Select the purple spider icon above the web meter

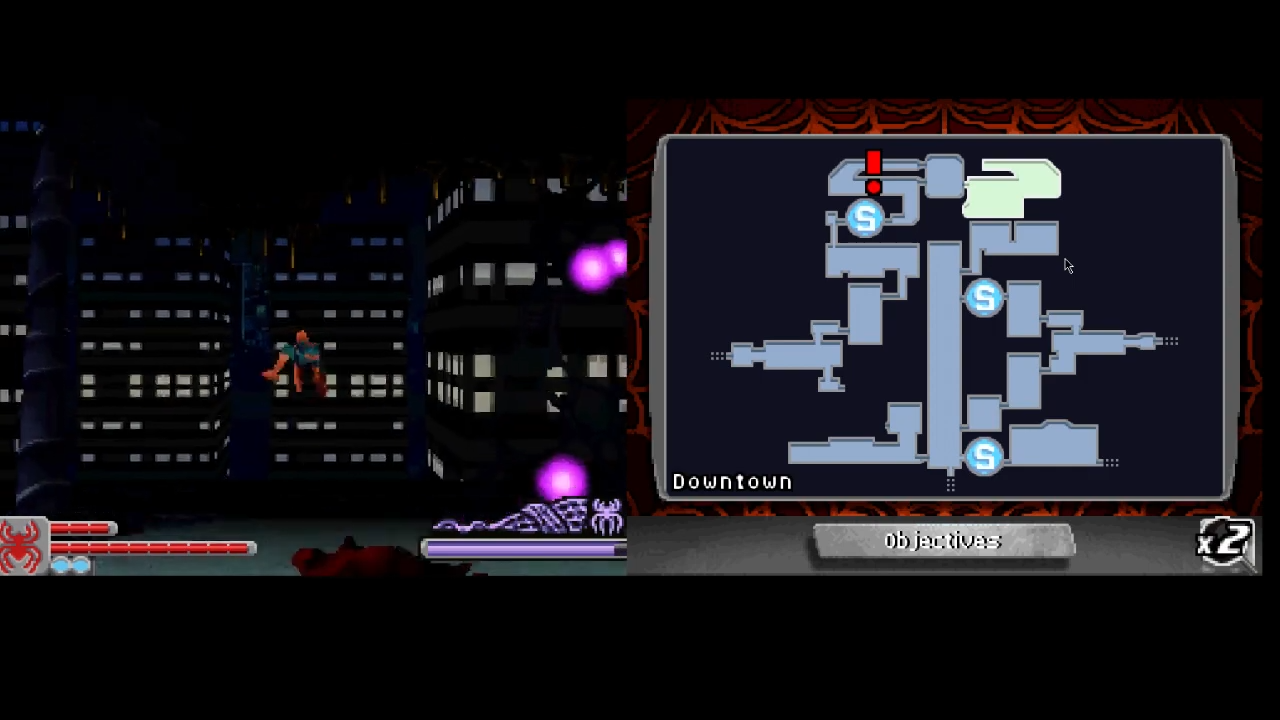(x=608, y=517)
